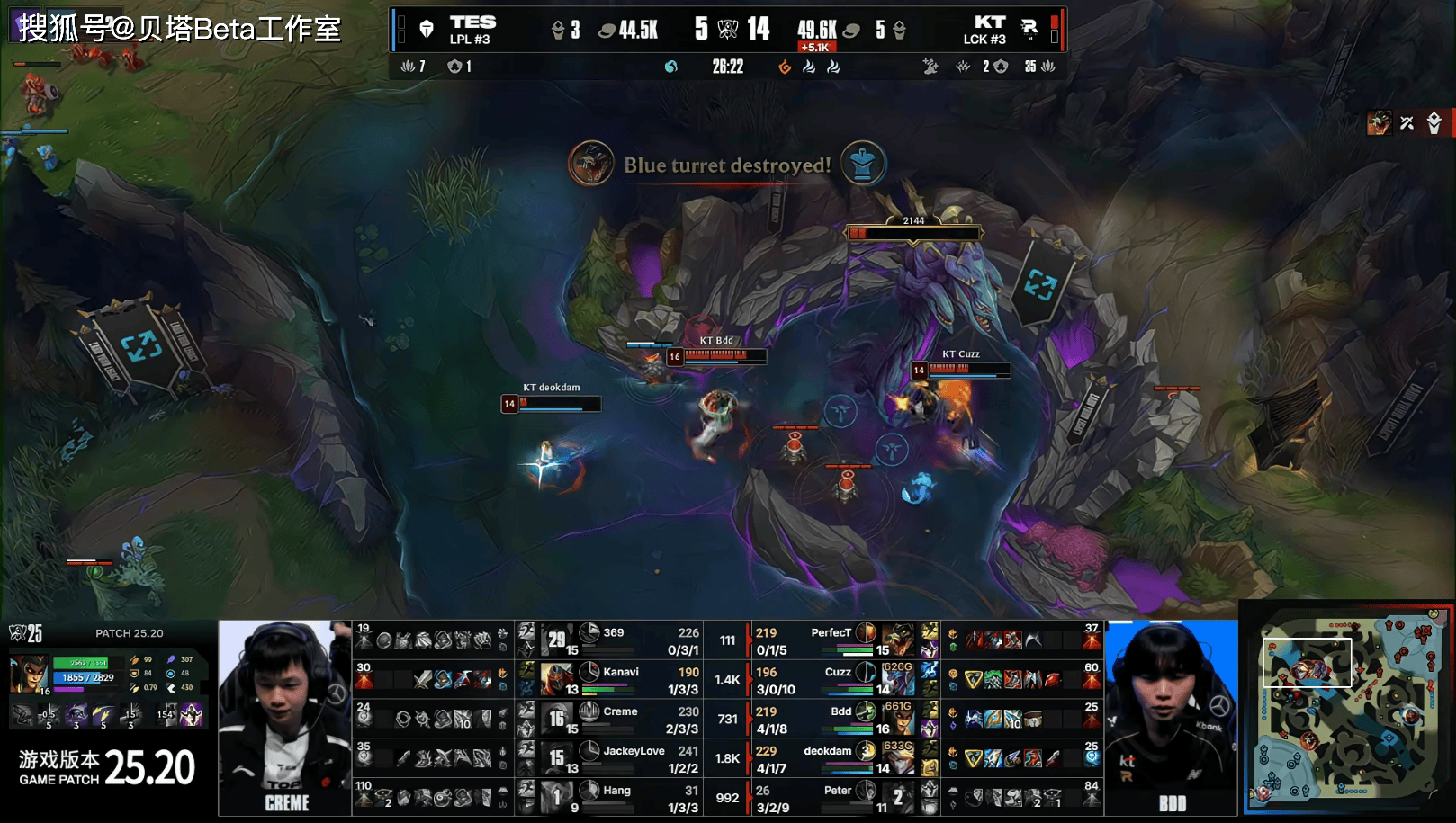Select Kanavi's scoreboard row
Screen dimensions: 1456x823
click(x=621, y=679)
